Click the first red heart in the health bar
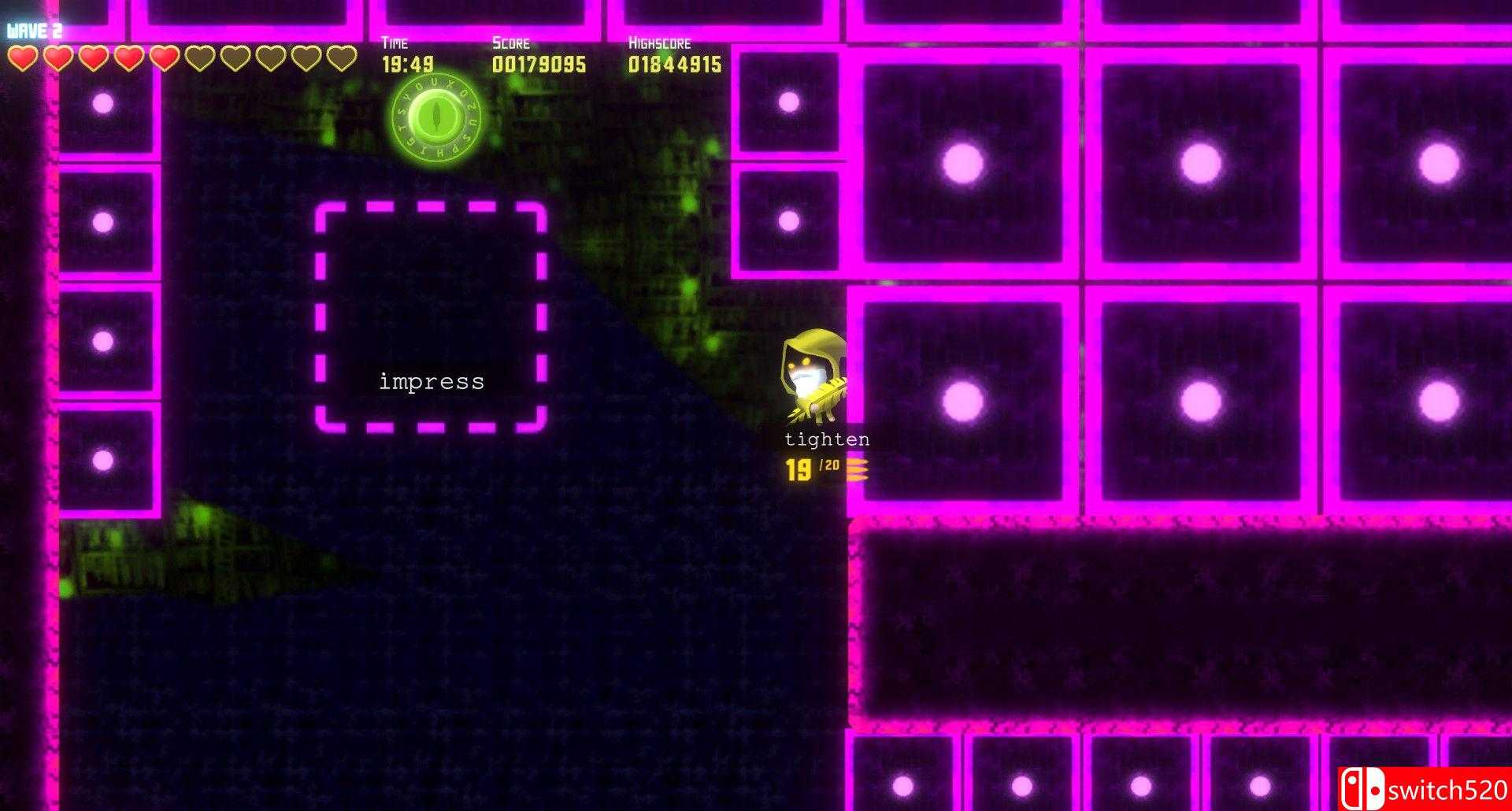The width and height of the screenshot is (1512, 811). (x=23, y=57)
